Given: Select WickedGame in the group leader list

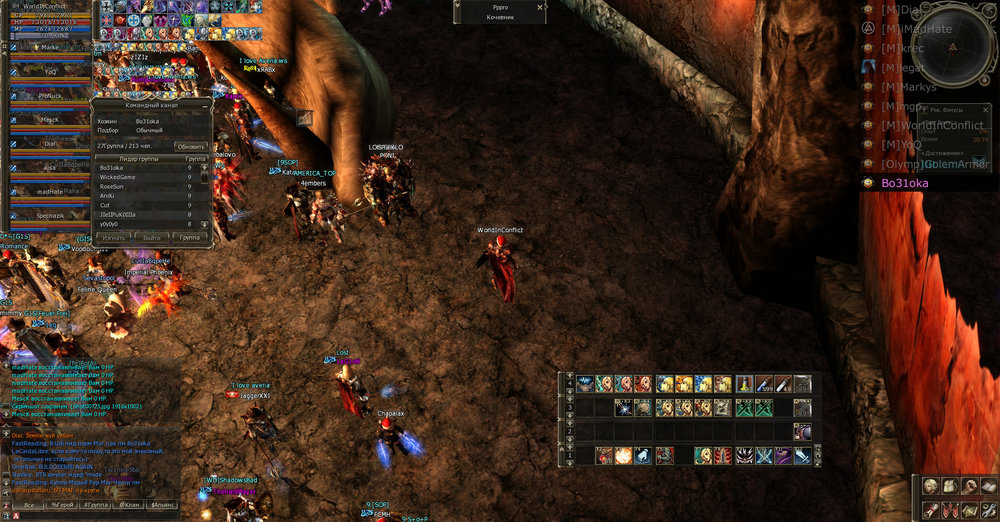Looking at the screenshot, I should click(x=118, y=177).
